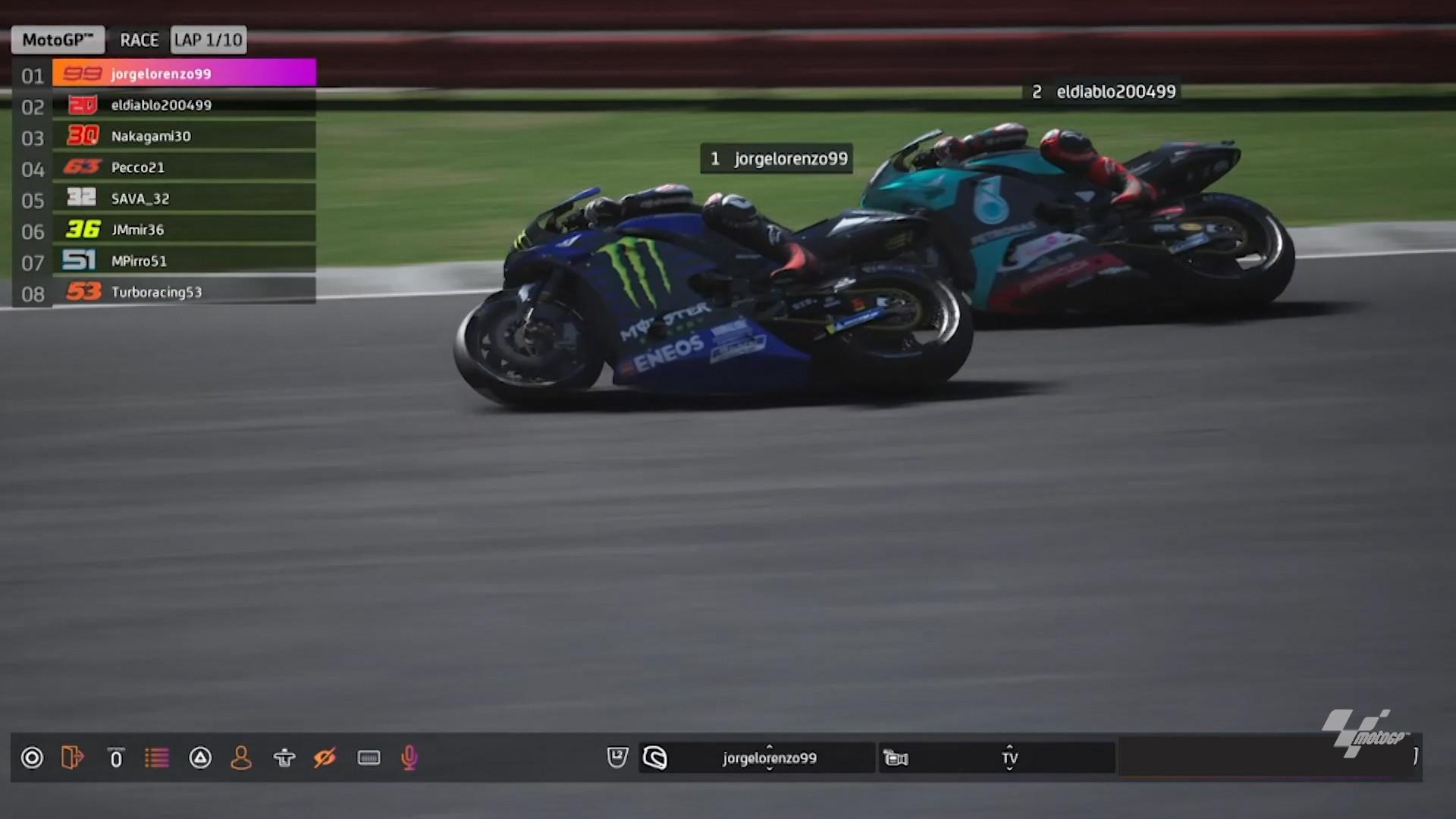Click the MotoGP logo button in top left
1456x819 pixels.
58,39
